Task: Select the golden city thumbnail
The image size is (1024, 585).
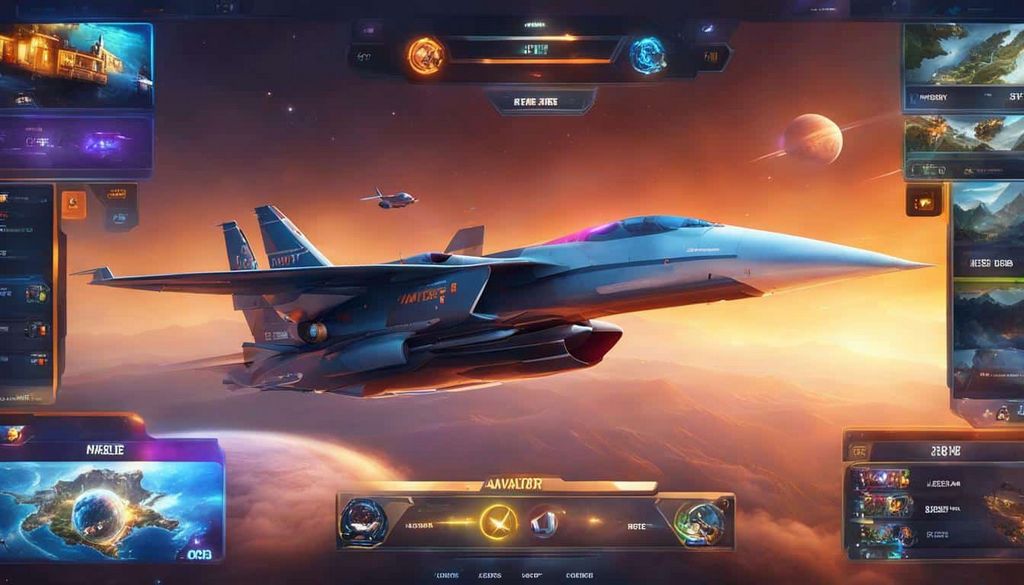Action: coord(76,65)
